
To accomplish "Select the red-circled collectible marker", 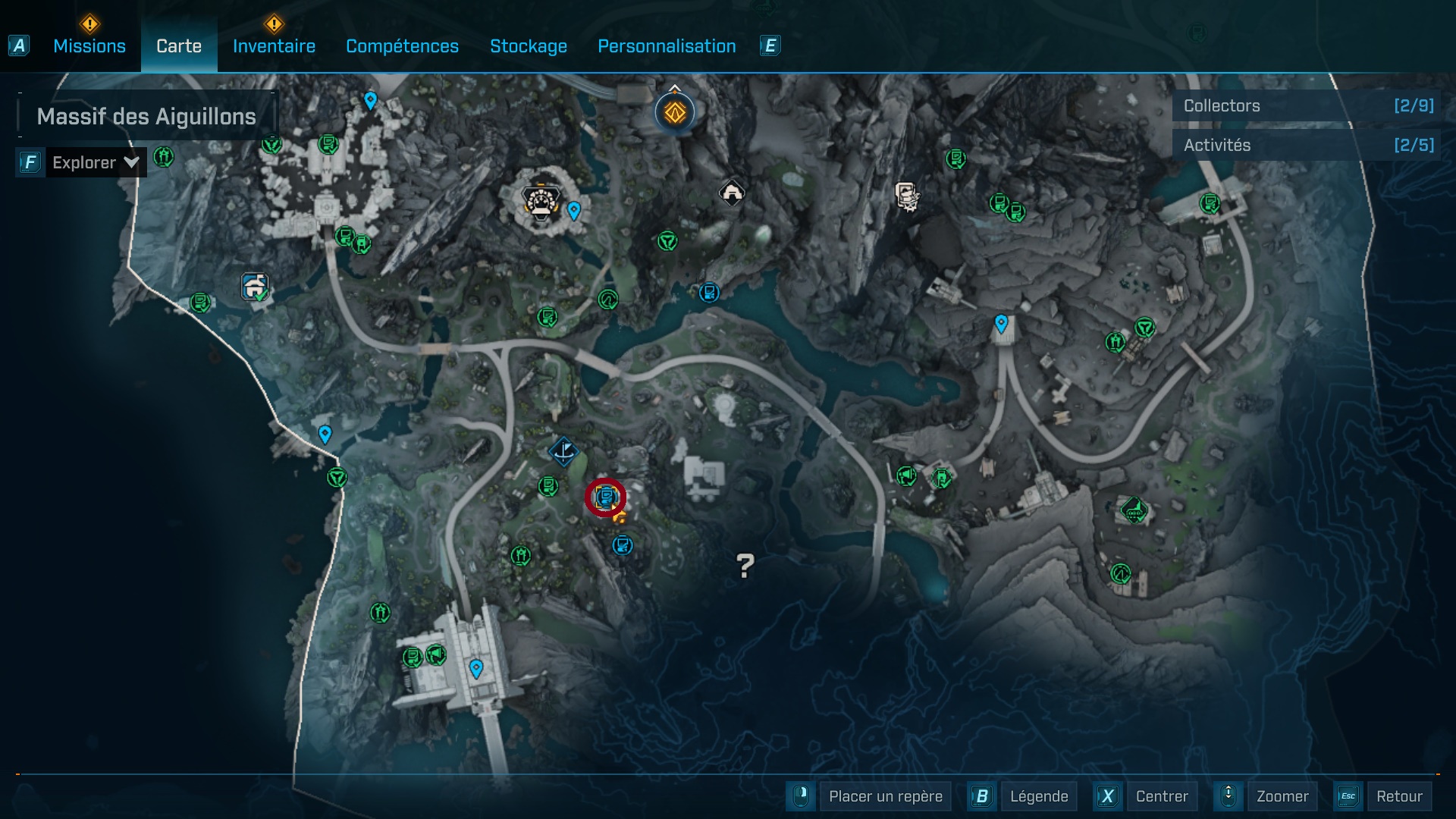I will [x=604, y=496].
